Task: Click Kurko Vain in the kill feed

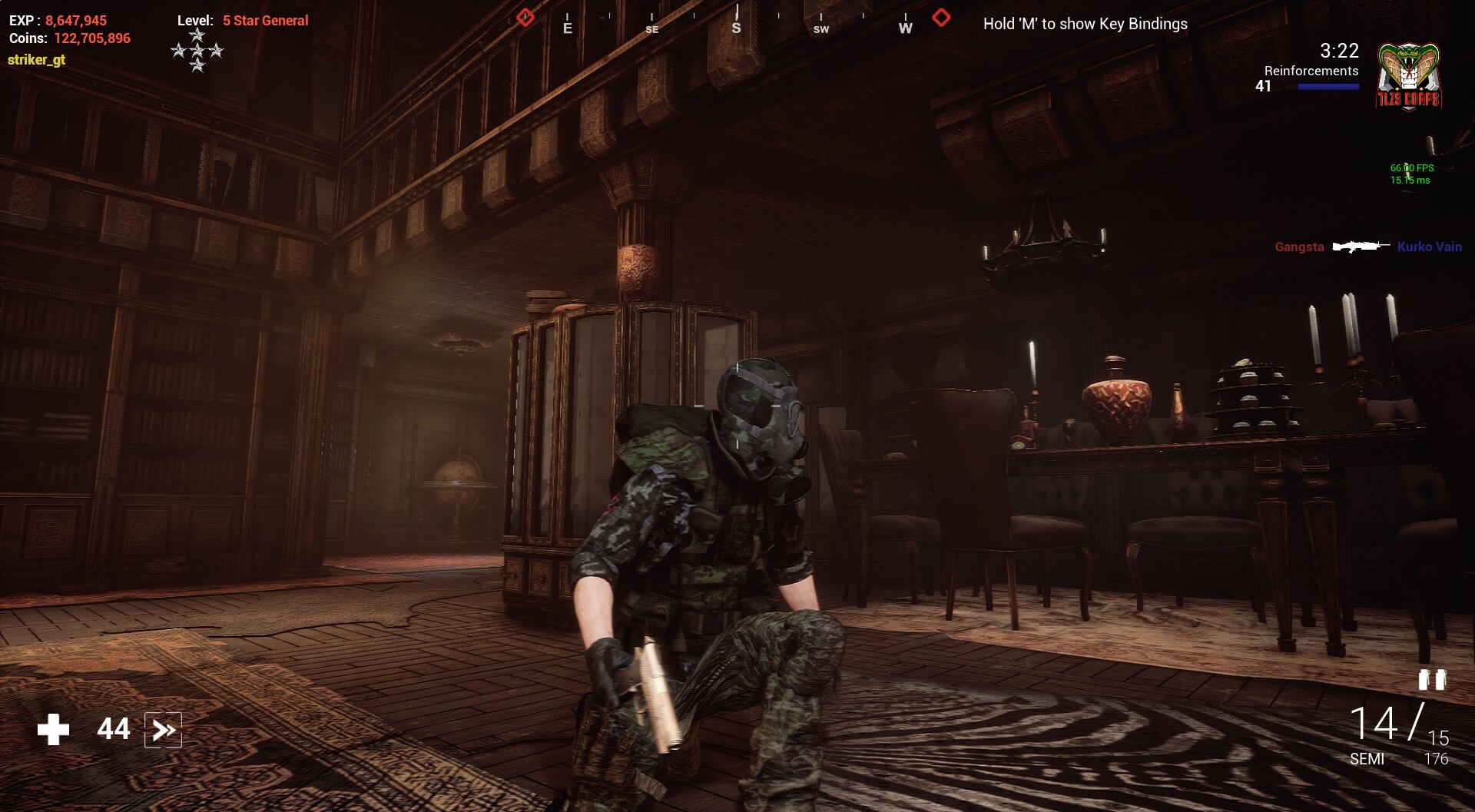Action: click(x=1430, y=247)
